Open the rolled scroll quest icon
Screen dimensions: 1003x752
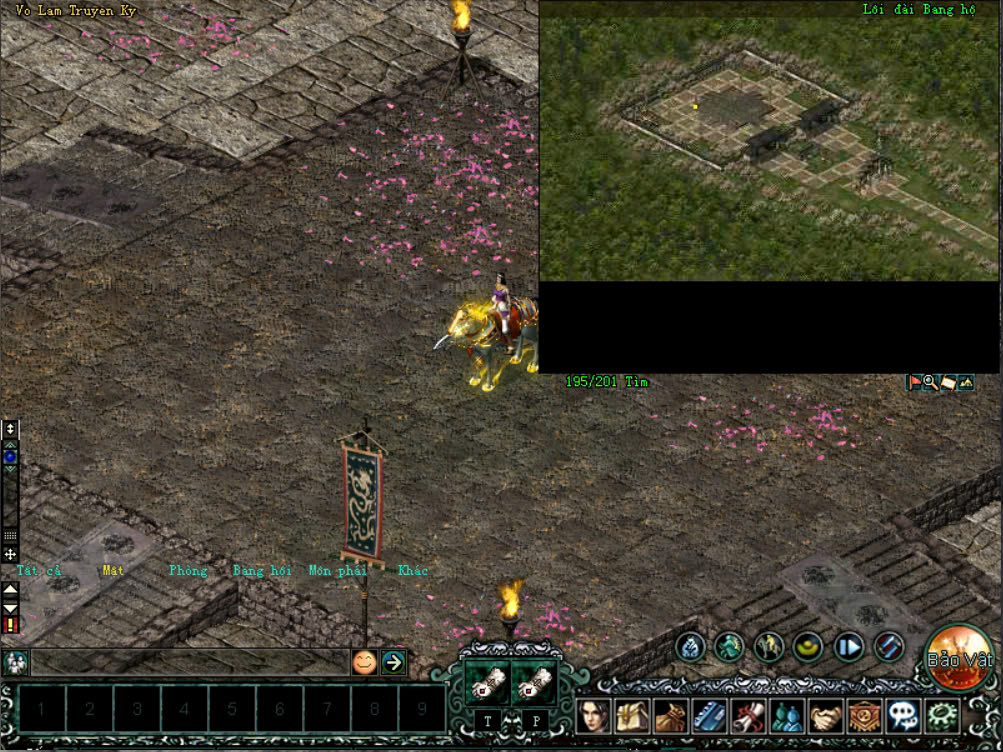coord(748,716)
